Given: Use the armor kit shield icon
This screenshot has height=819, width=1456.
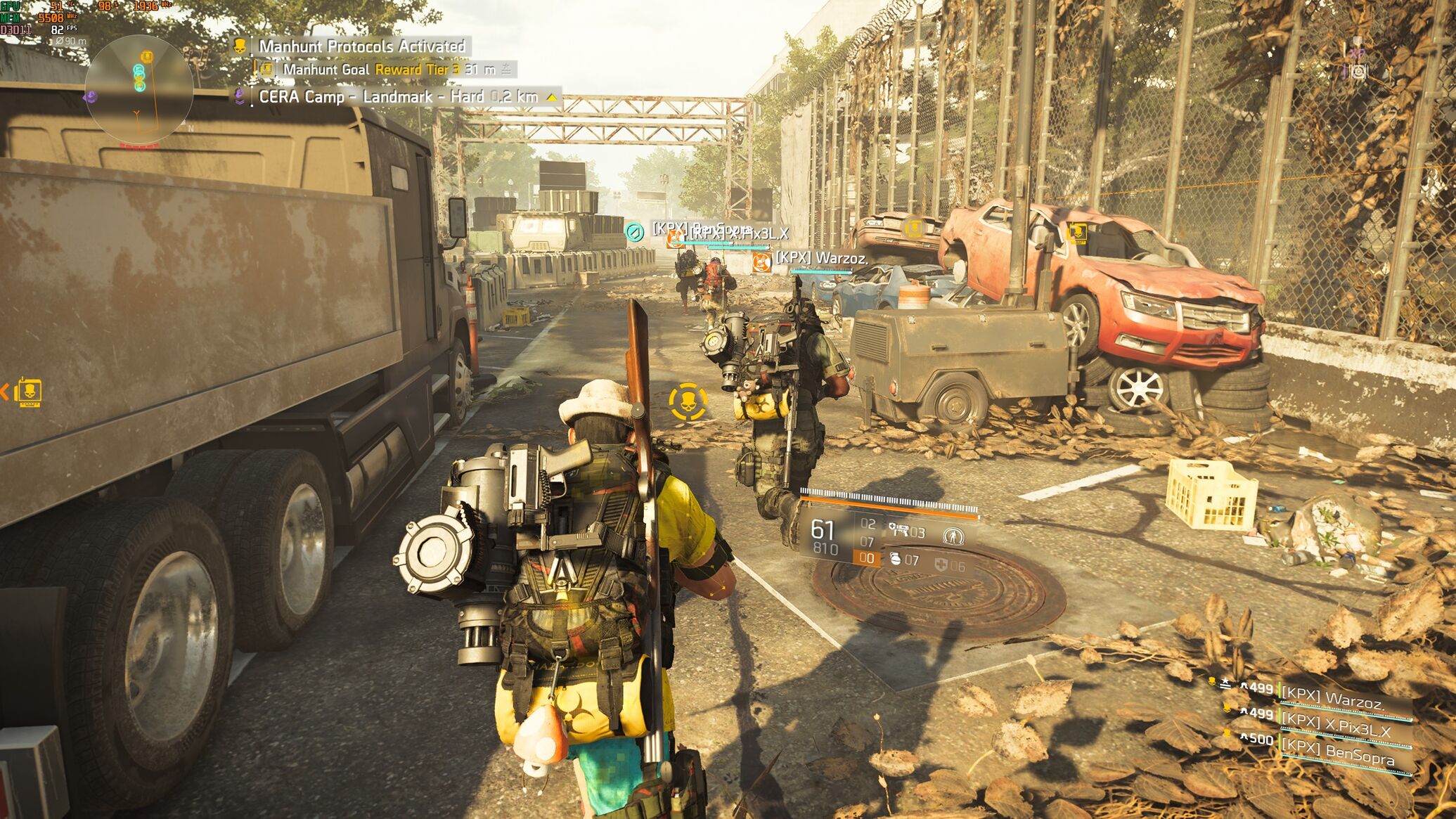Looking at the screenshot, I should [x=941, y=564].
